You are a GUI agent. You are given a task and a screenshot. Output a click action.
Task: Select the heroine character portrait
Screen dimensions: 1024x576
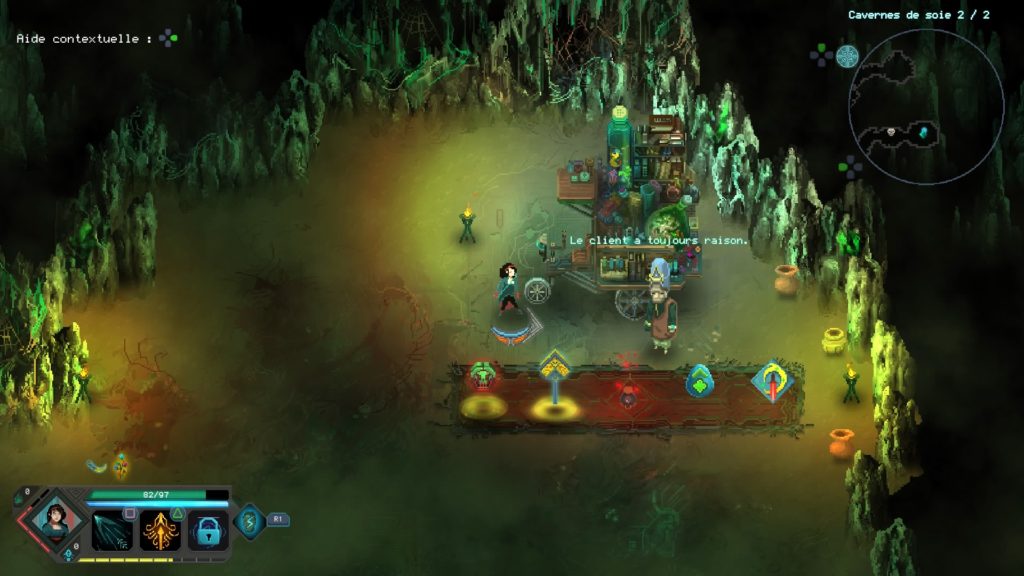[x=55, y=519]
